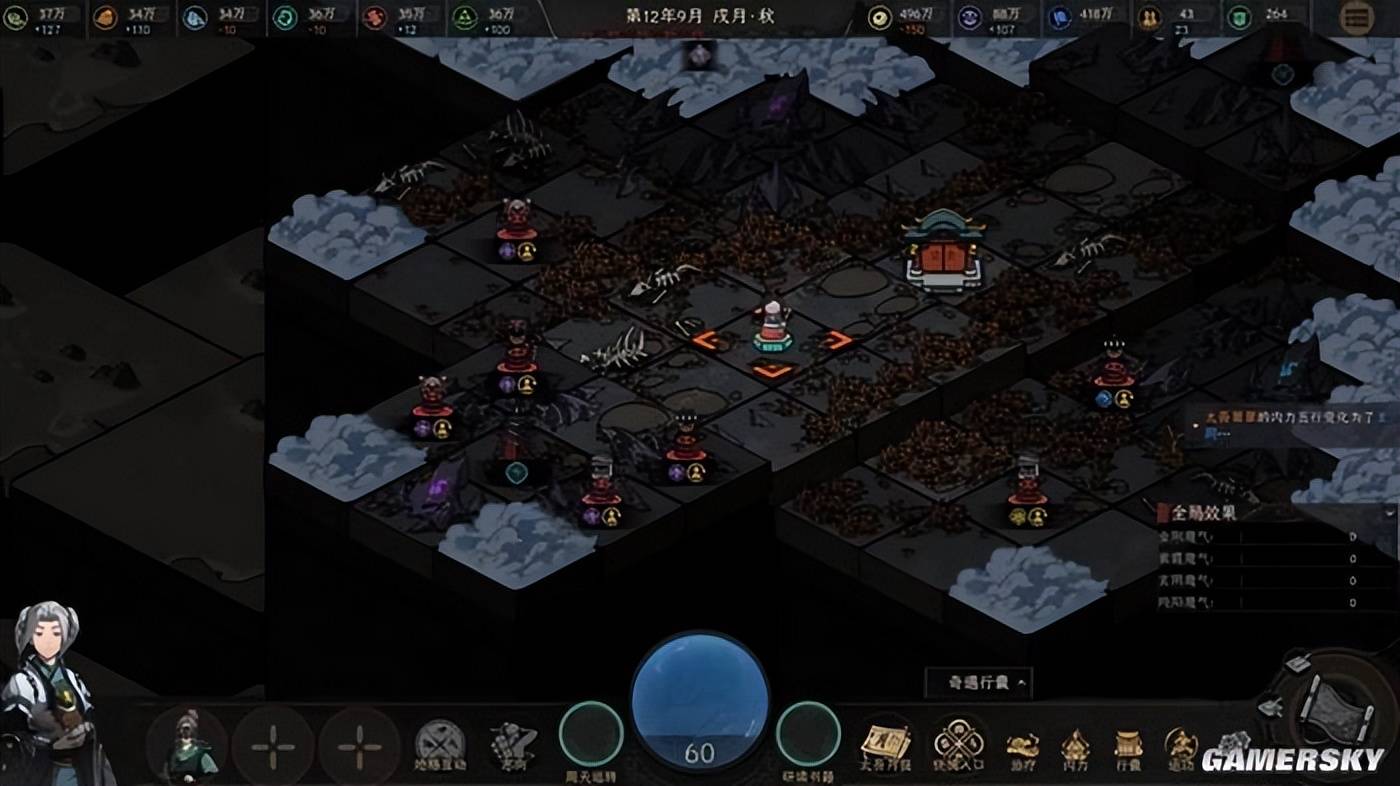
Task: Click the 周天运转 circular slot
Action: point(590,735)
